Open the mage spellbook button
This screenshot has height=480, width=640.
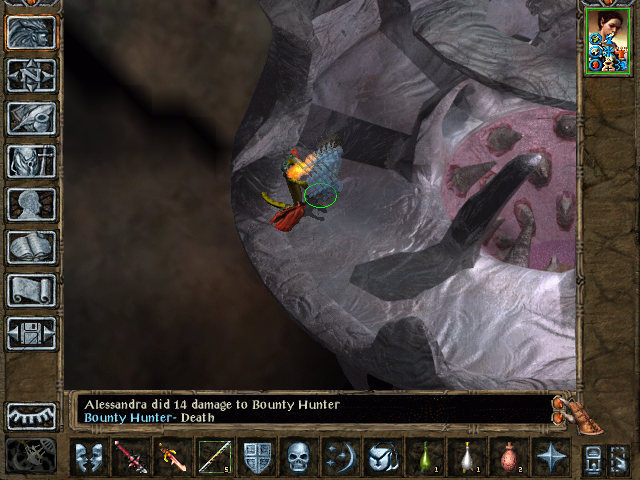[31, 247]
